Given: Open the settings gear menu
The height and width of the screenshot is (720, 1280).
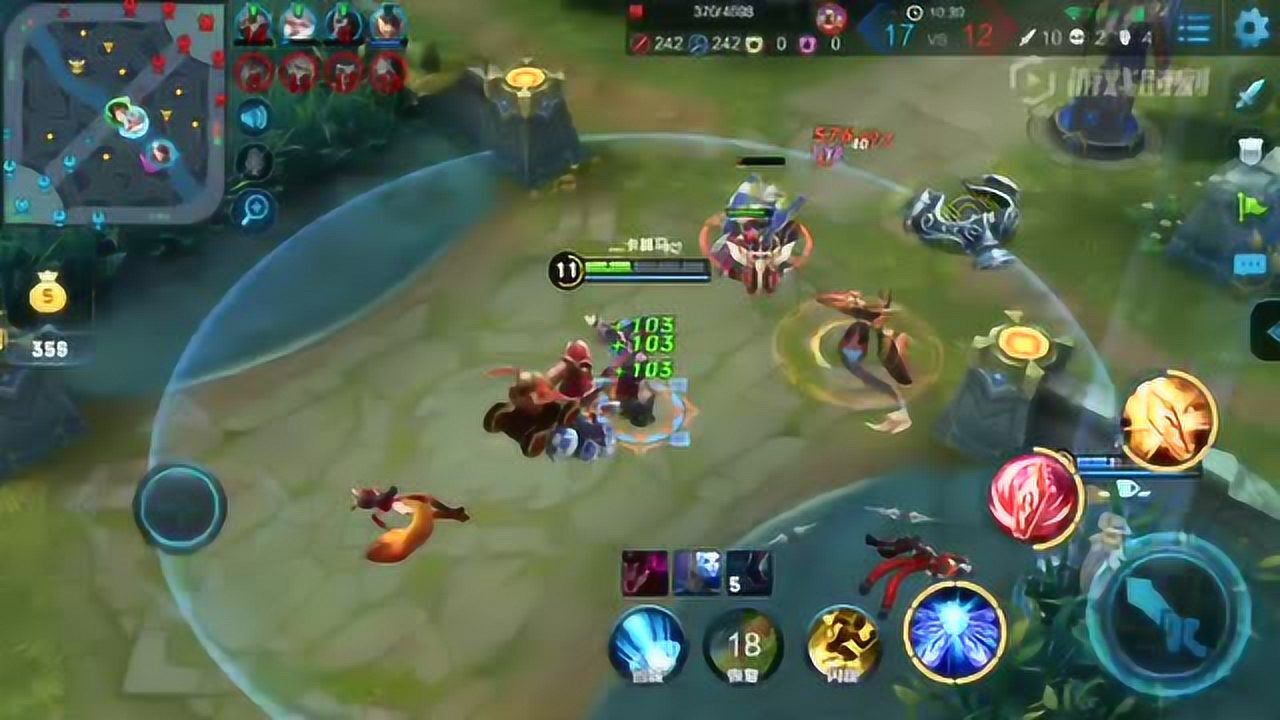Looking at the screenshot, I should pos(1251,28).
